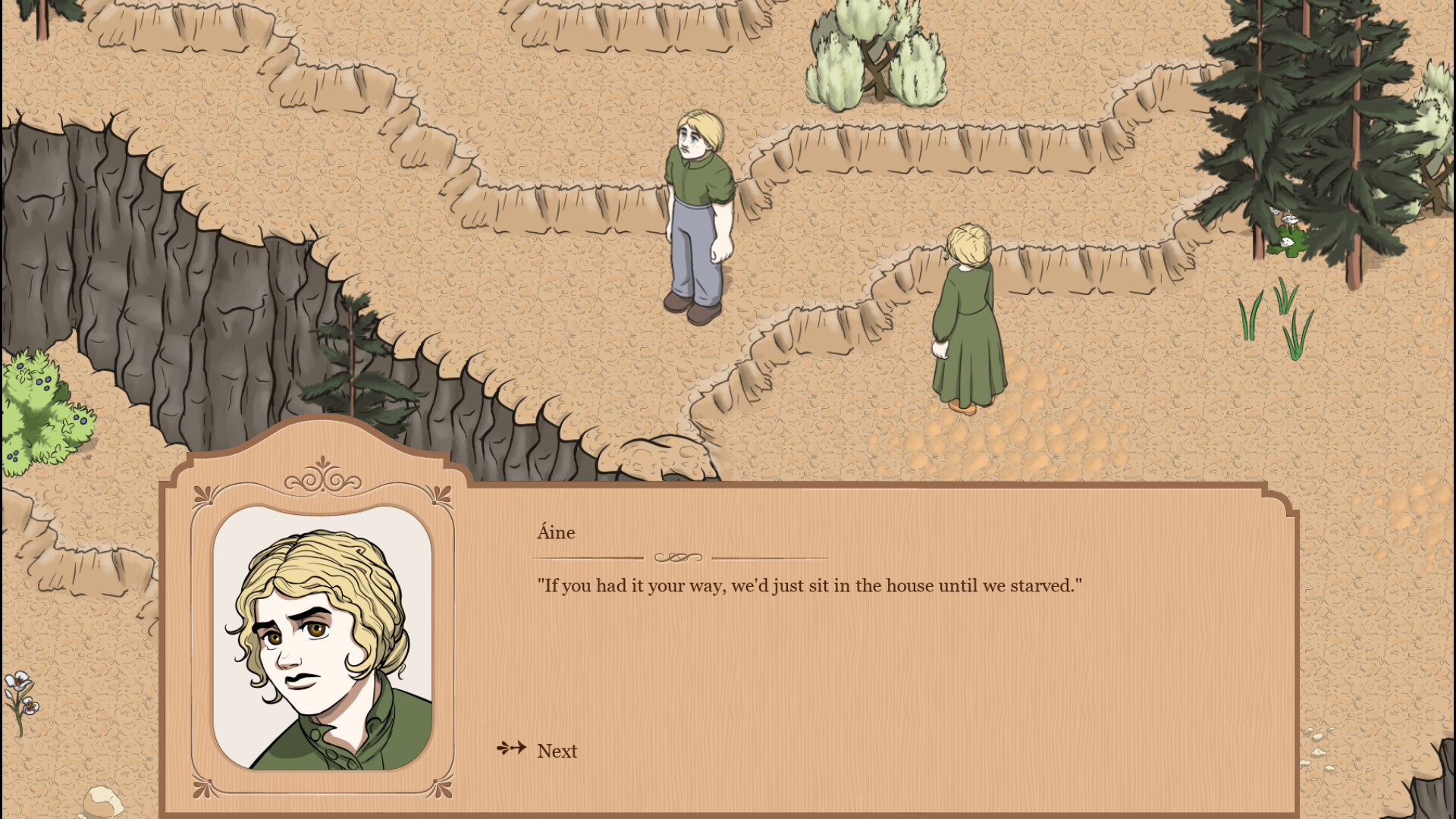Click Áine's spoken dialogue line

(x=810, y=585)
